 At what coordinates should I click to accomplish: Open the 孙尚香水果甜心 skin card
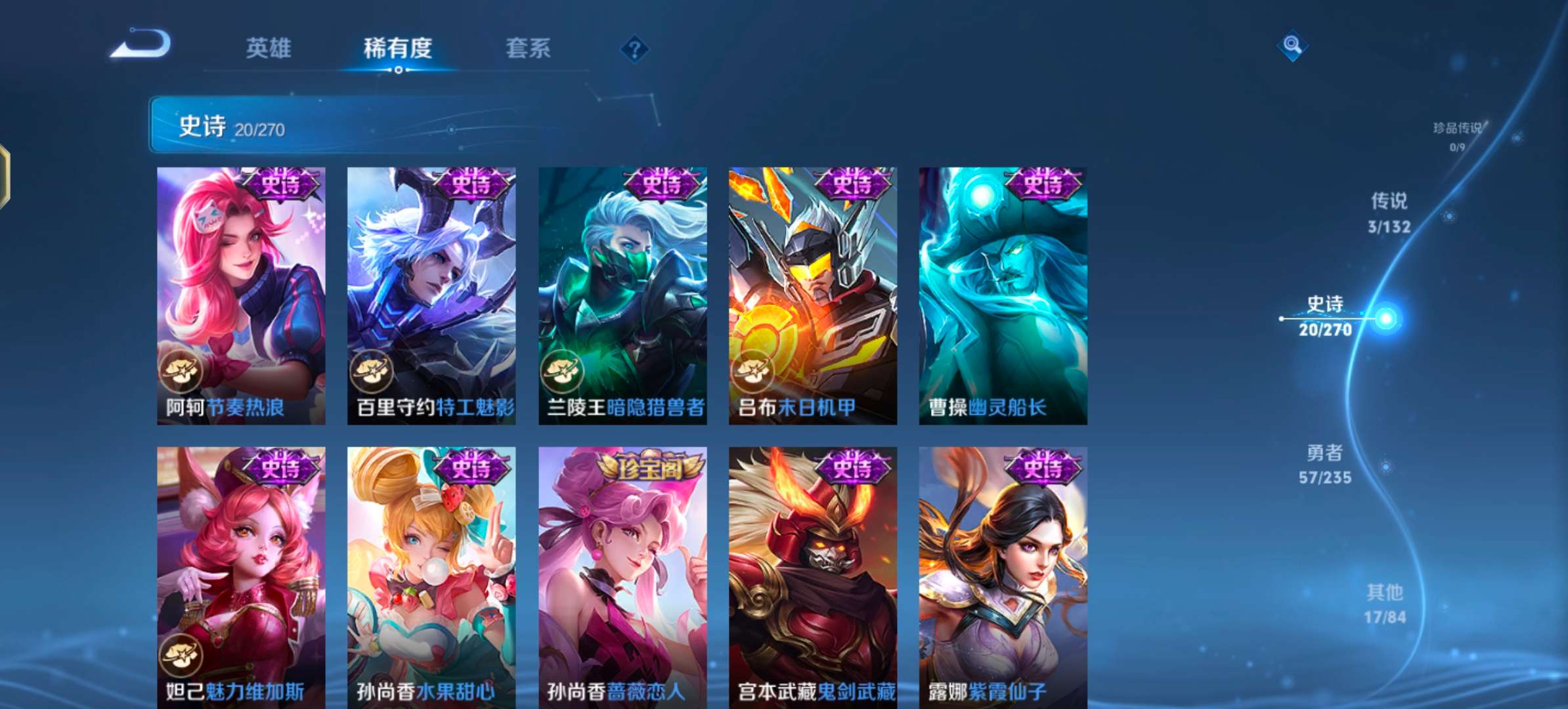coord(432,571)
